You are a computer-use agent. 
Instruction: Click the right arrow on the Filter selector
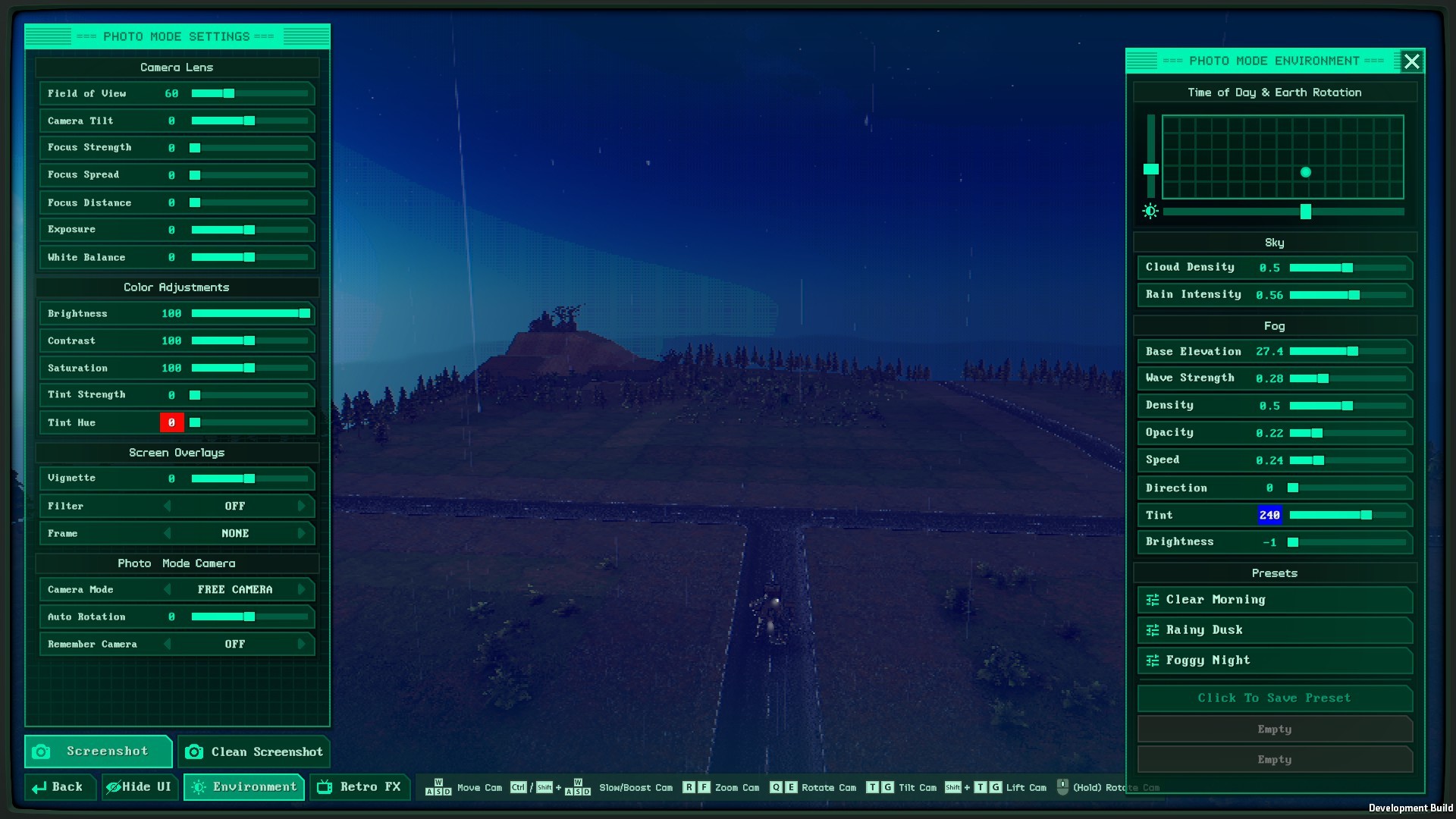click(x=302, y=506)
